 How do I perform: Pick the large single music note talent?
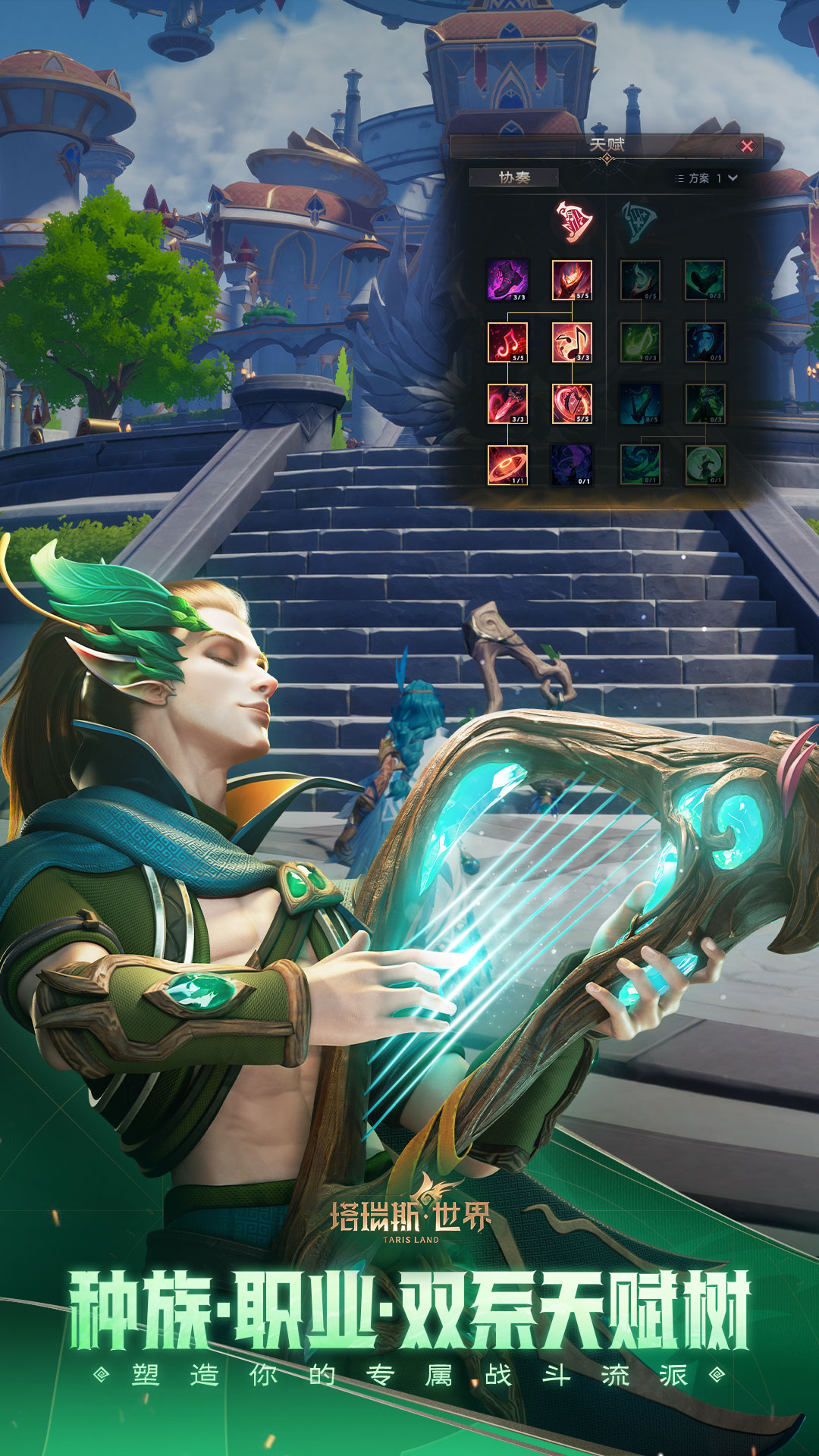pyautogui.click(x=572, y=342)
